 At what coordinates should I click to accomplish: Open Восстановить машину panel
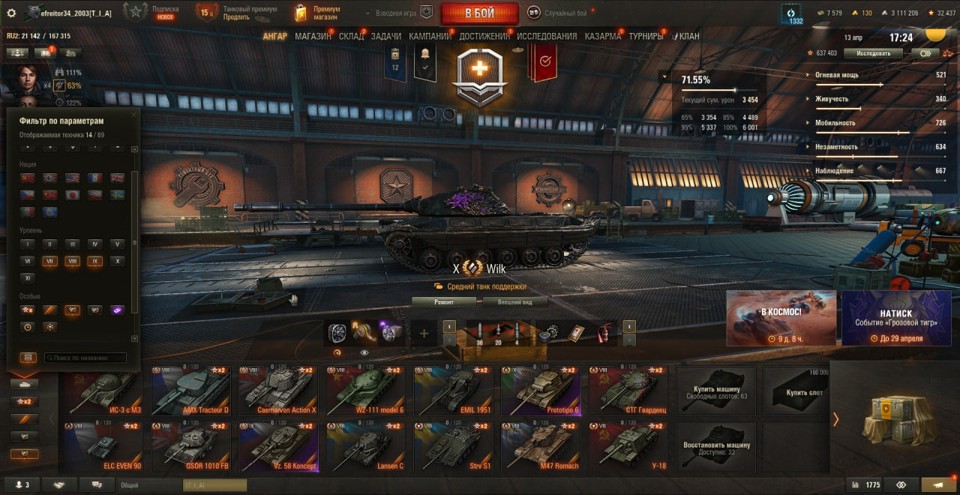[714, 446]
